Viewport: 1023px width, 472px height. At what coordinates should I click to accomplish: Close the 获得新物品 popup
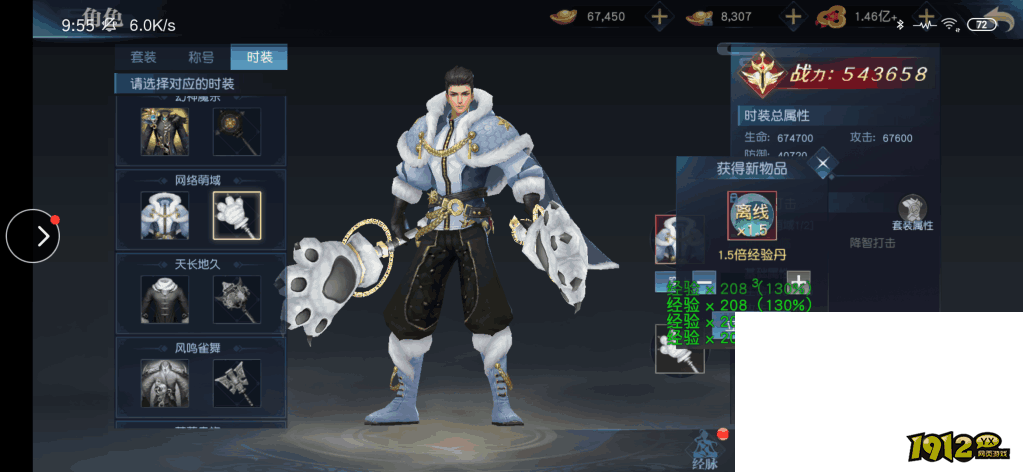(822, 163)
